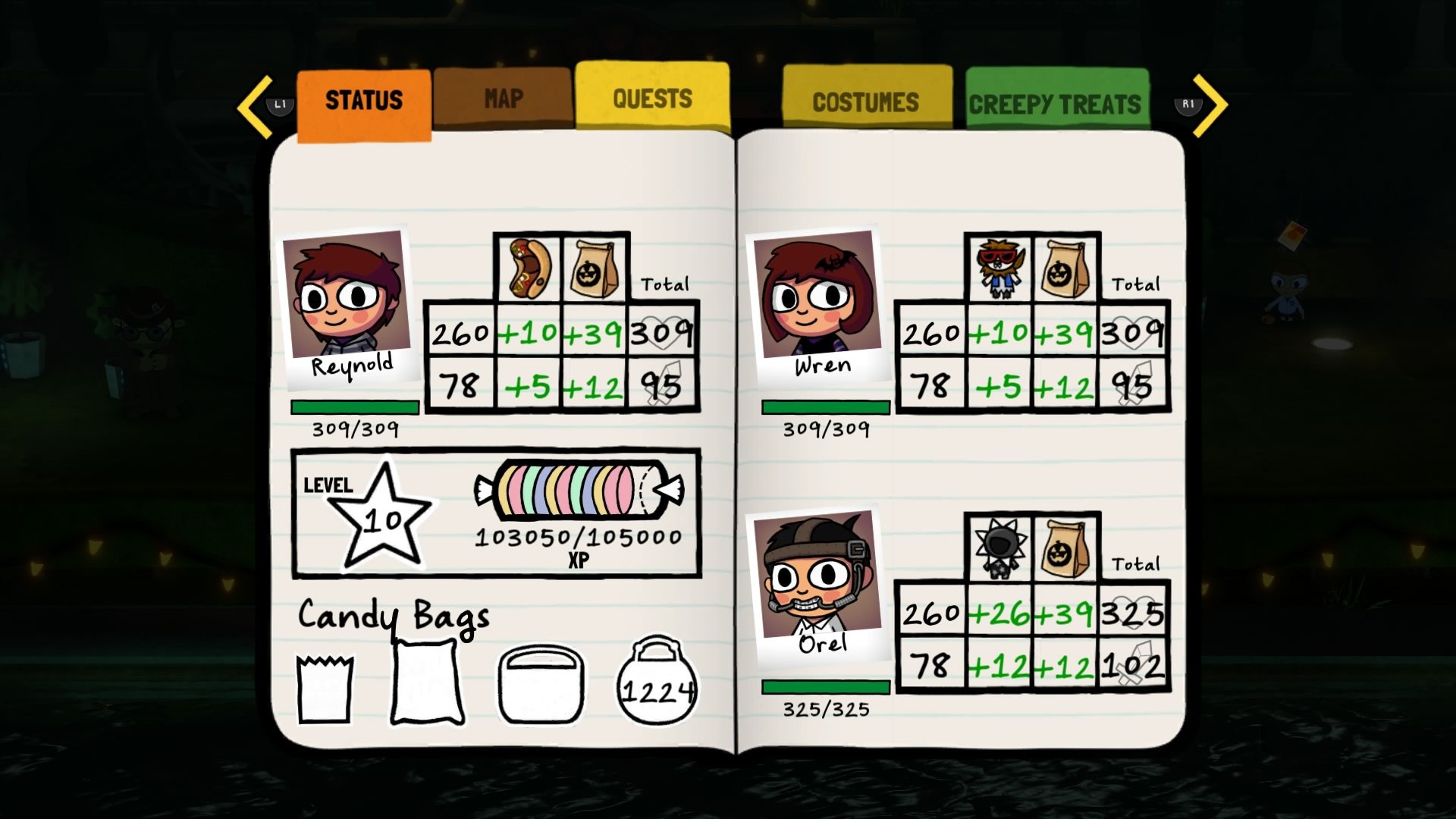Open the Quests tab
This screenshot has width=1456, height=819.
pos(651,97)
